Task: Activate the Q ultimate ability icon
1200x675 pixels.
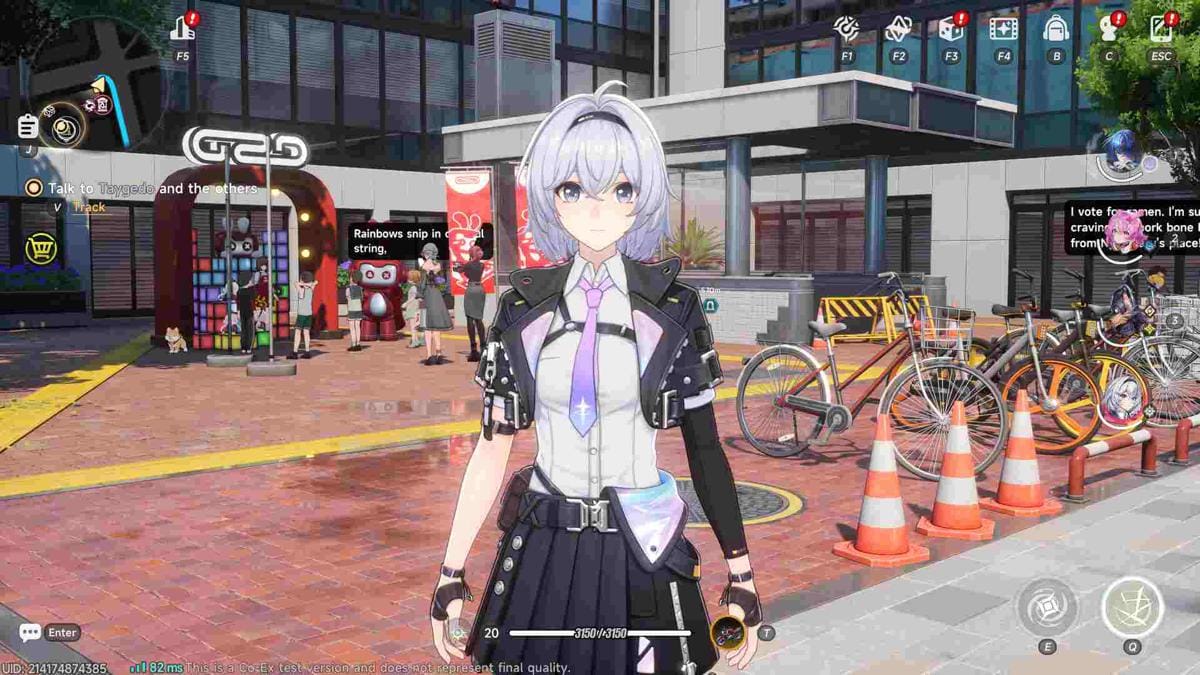Action: [x=1132, y=606]
